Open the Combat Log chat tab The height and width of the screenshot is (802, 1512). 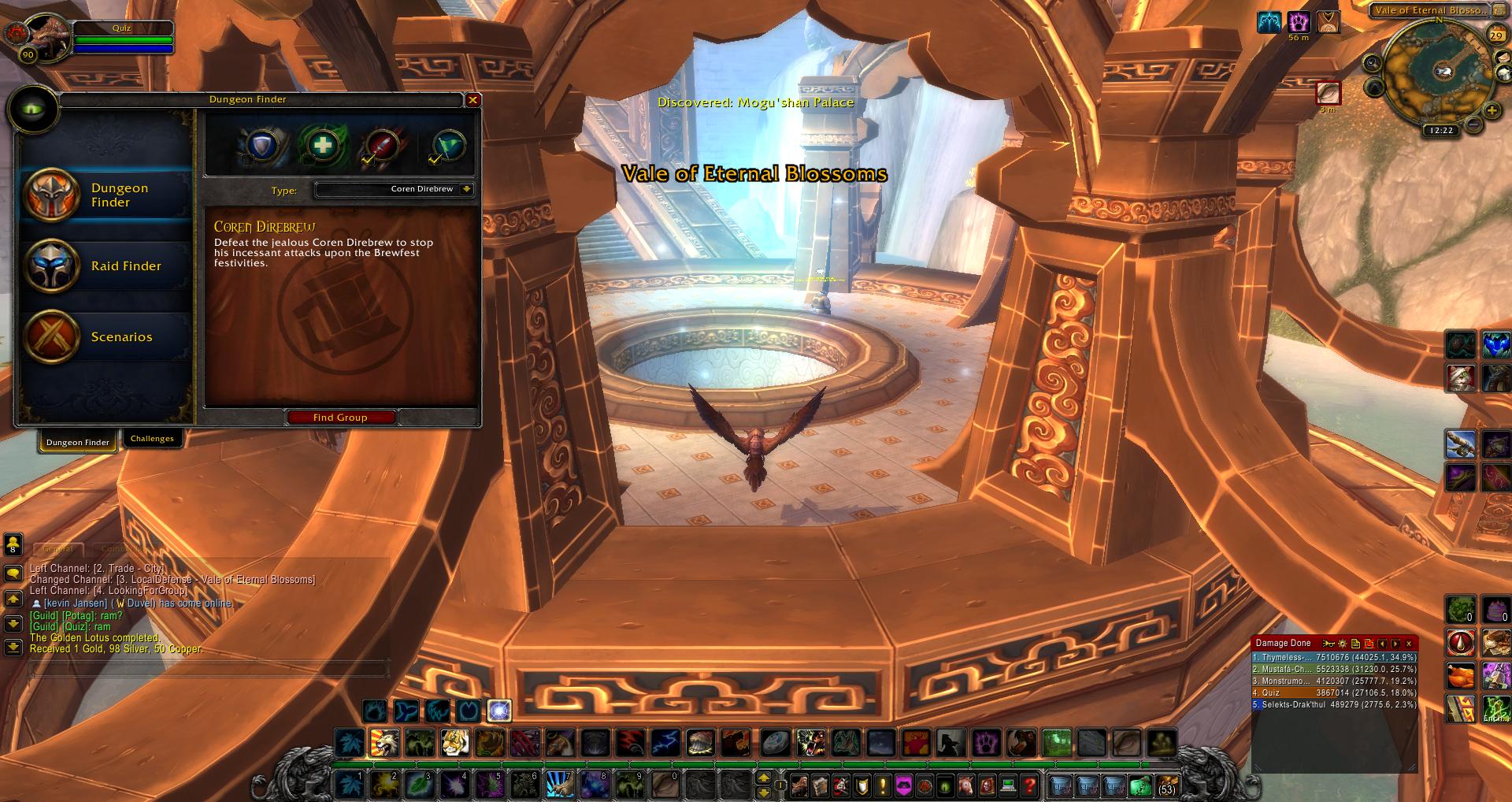click(x=124, y=549)
